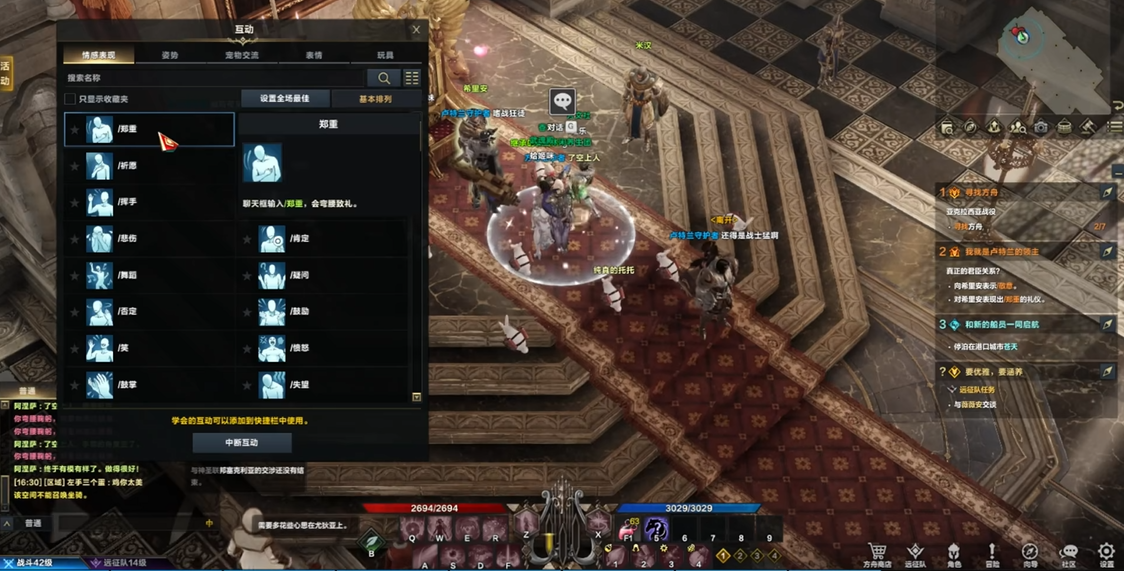Open the 宠物交流 tab
1124x571 pixels.
click(x=242, y=55)
